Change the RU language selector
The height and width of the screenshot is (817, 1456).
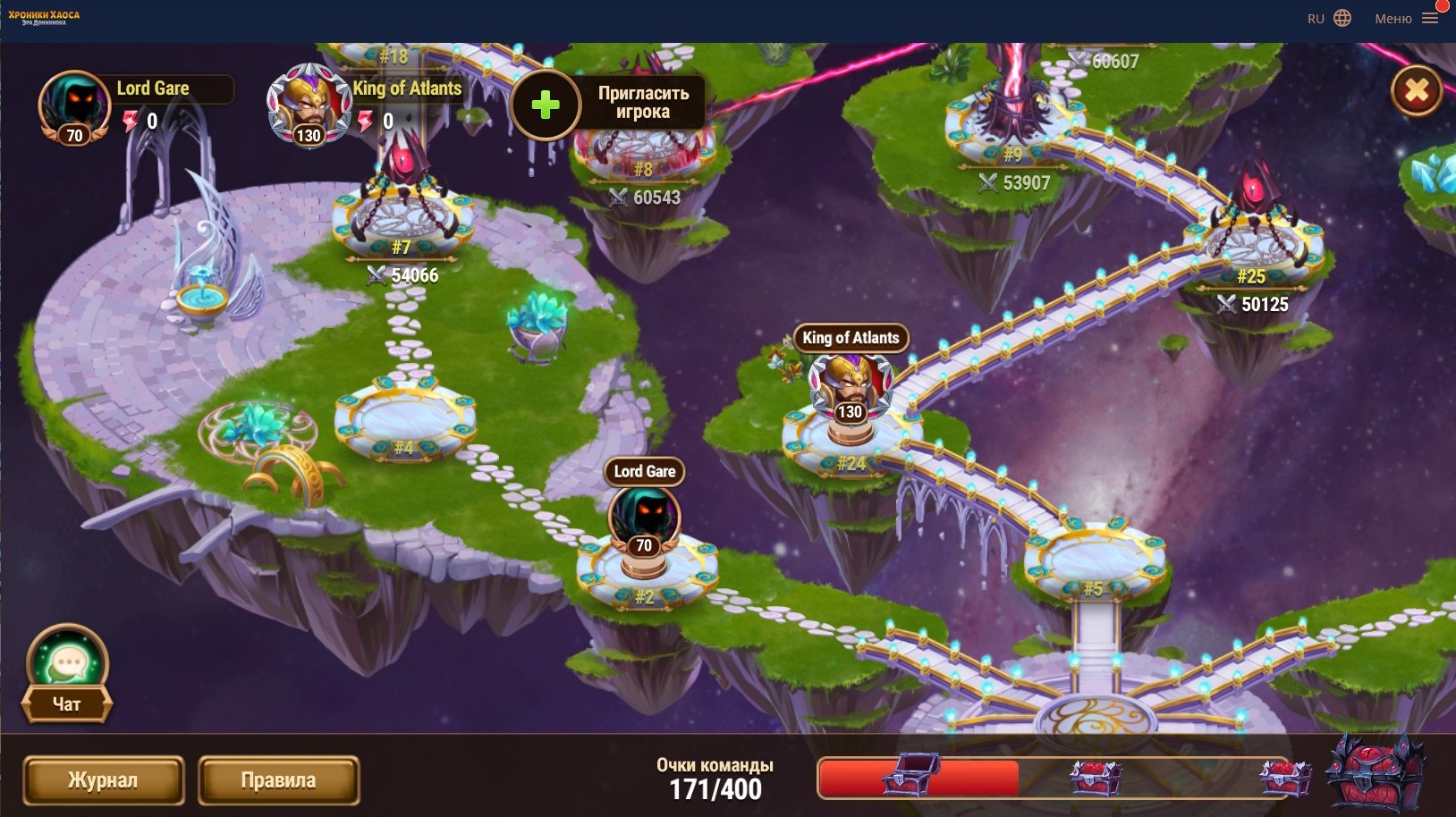point(1329,19)
